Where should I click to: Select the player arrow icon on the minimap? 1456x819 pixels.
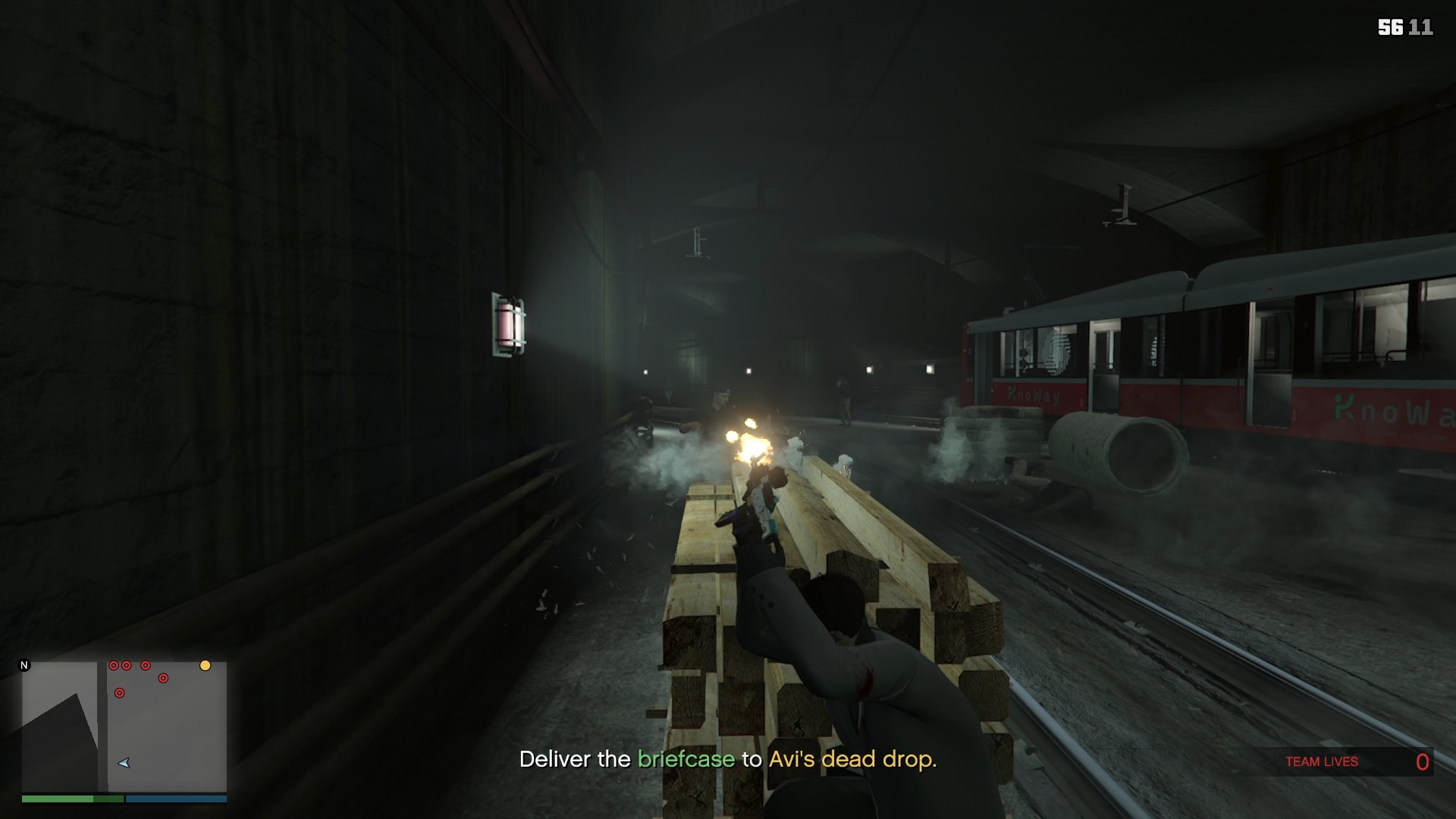pos(124,763)
